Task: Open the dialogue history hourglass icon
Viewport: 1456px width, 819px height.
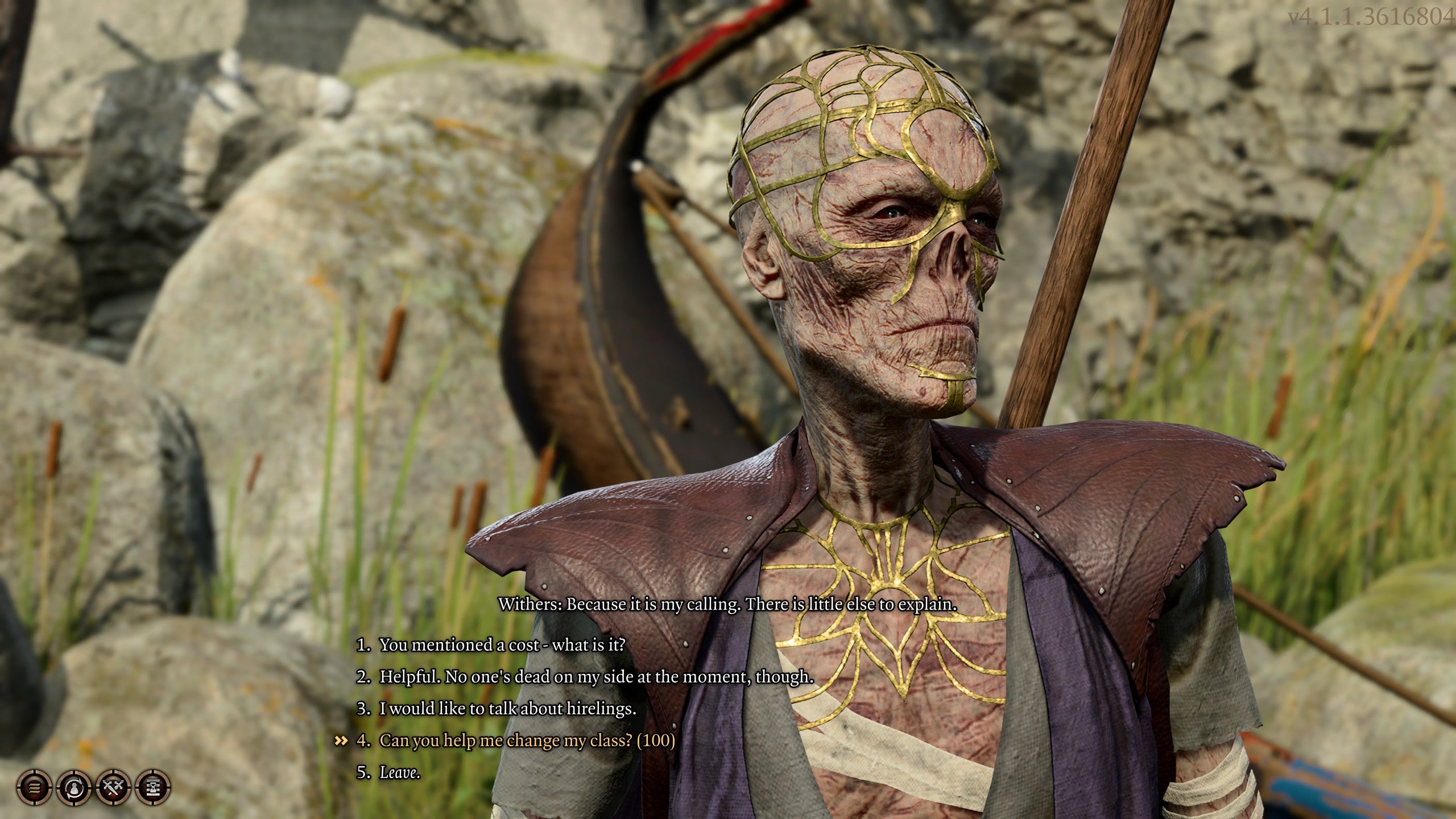Action: (x=154, y=788)
